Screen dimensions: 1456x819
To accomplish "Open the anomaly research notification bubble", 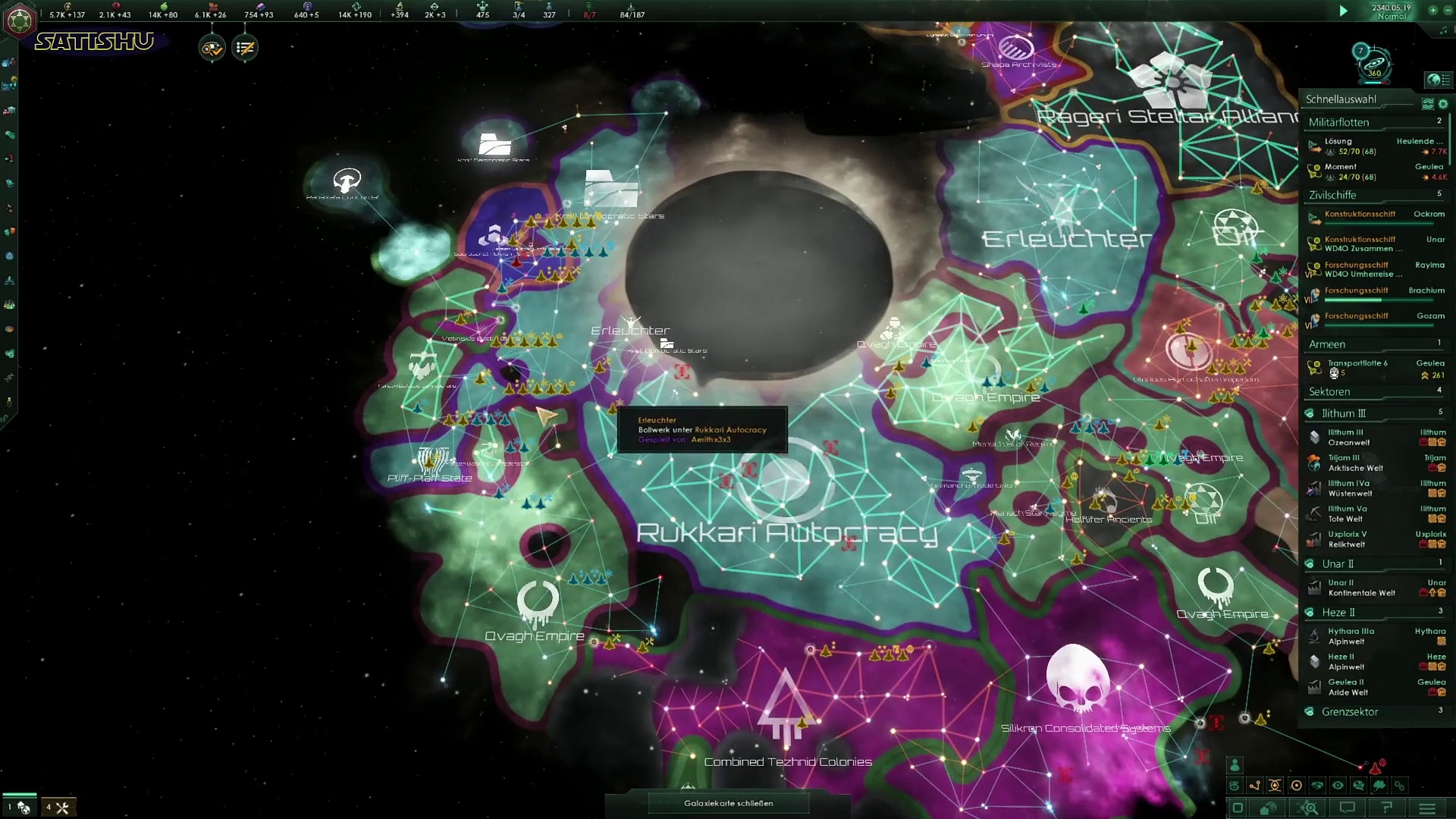I will coord(212,49).
